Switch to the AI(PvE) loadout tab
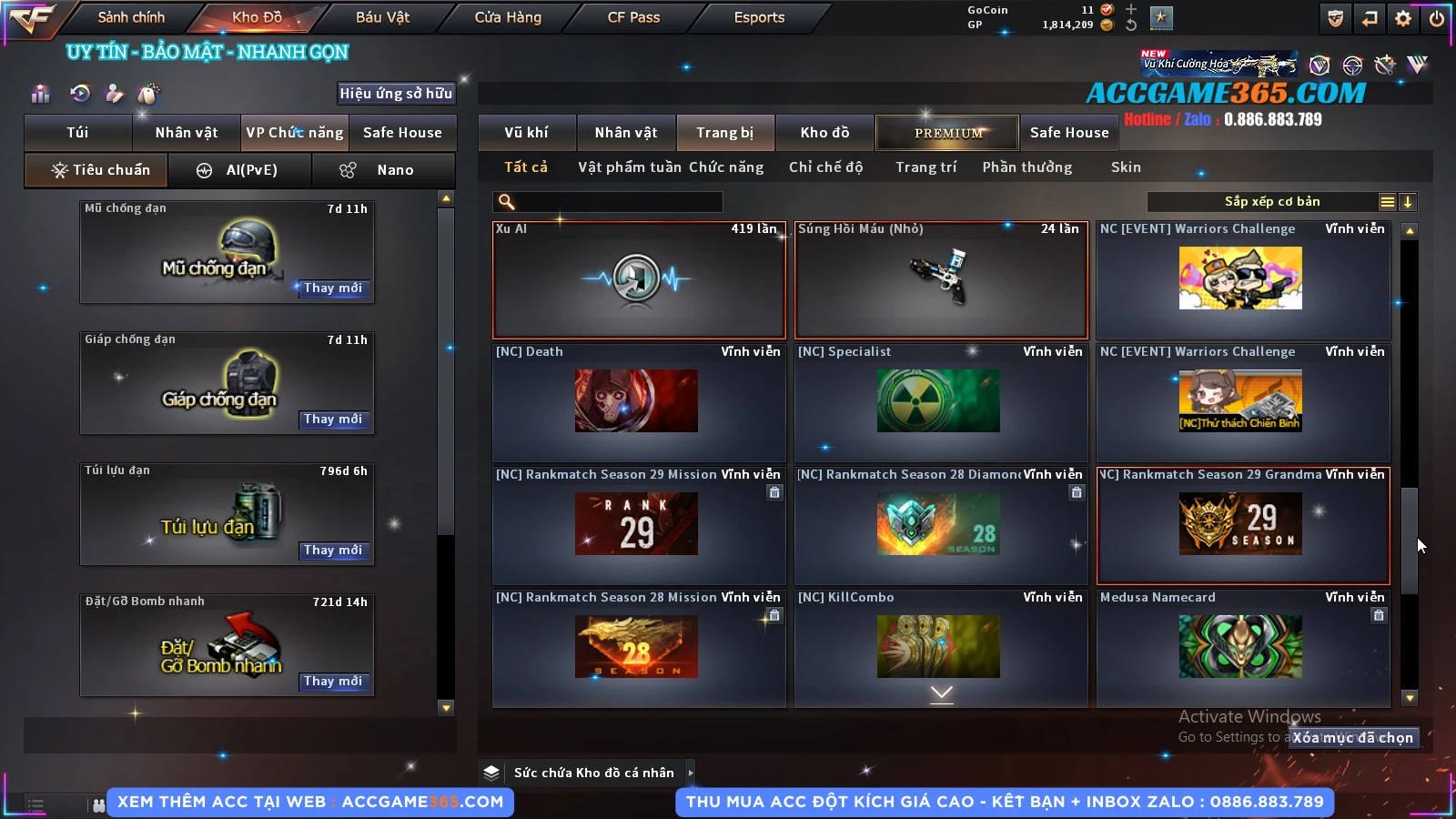 pos(240,170)
